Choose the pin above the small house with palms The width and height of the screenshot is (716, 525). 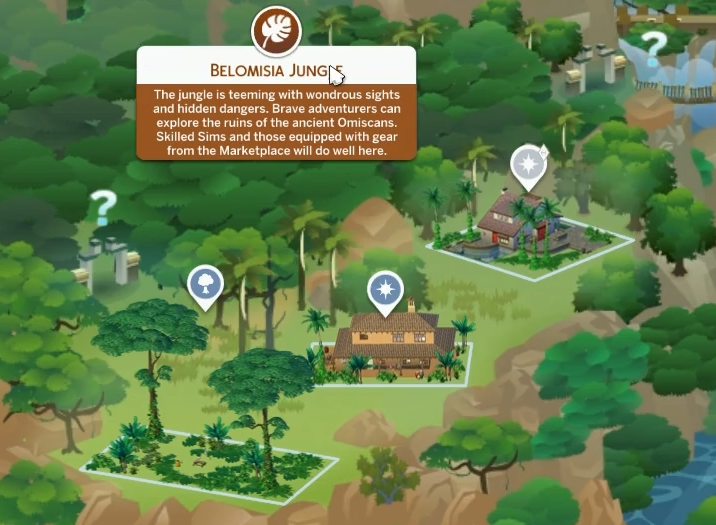pos(527,164)
